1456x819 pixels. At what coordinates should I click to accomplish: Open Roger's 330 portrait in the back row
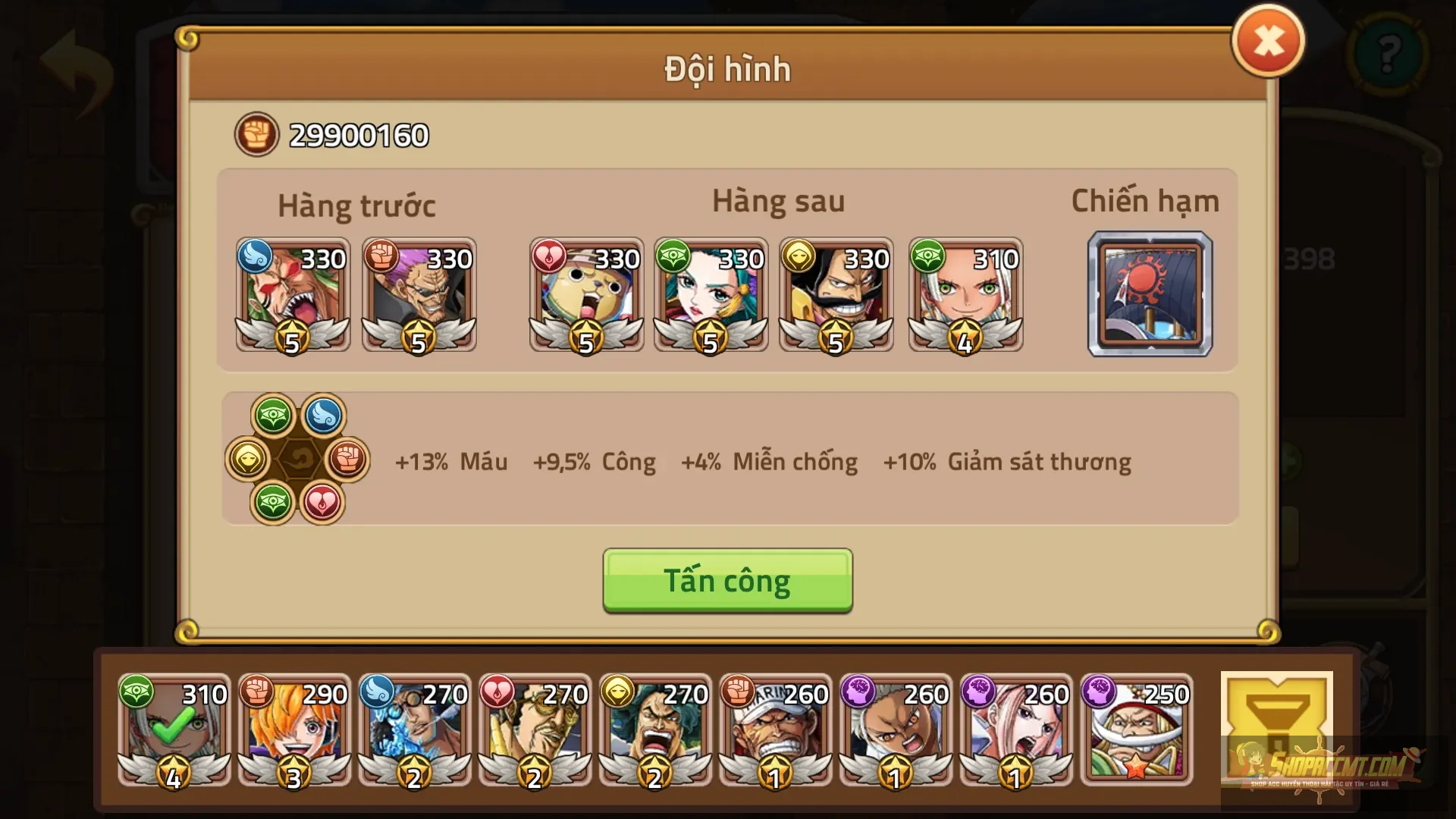(x=836, y=296)
